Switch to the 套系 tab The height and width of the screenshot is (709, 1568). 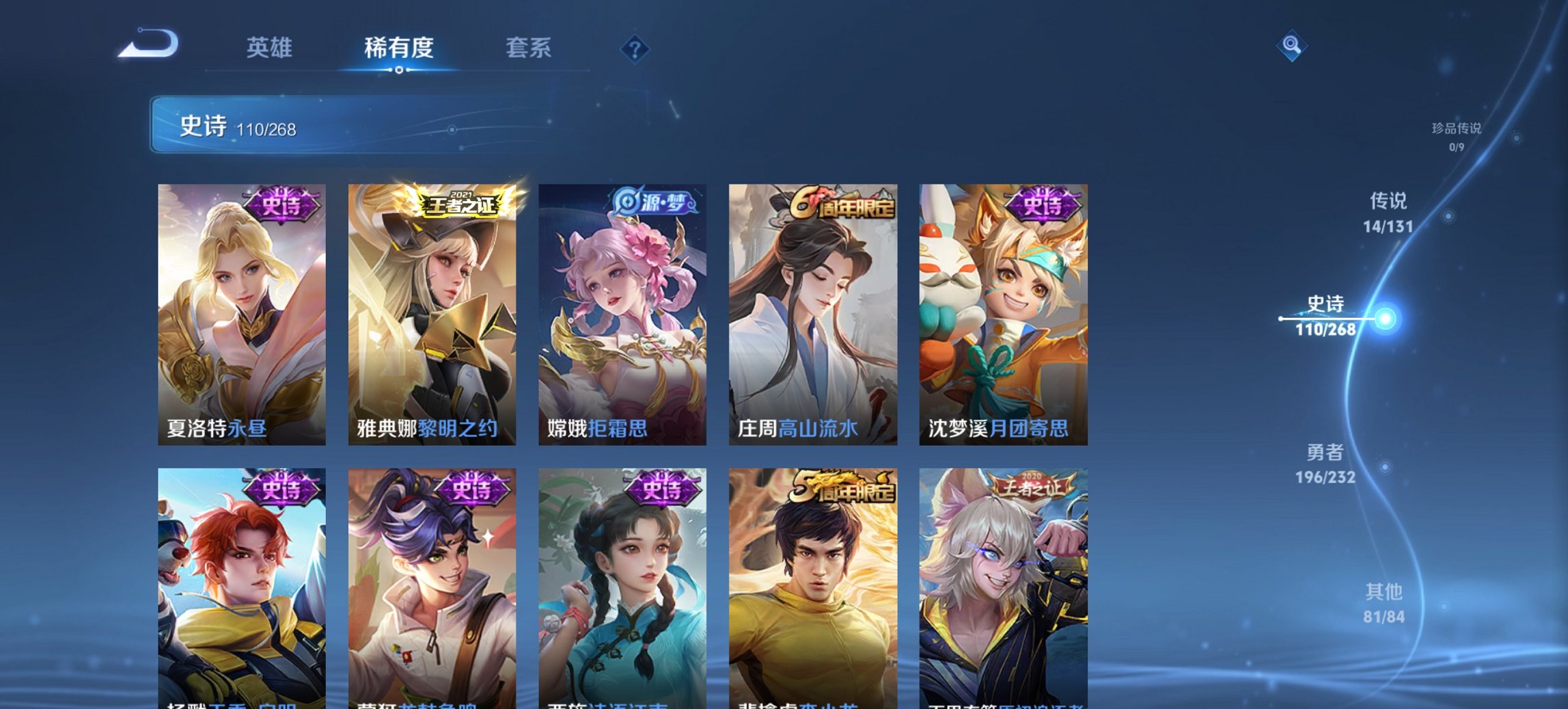528,48
